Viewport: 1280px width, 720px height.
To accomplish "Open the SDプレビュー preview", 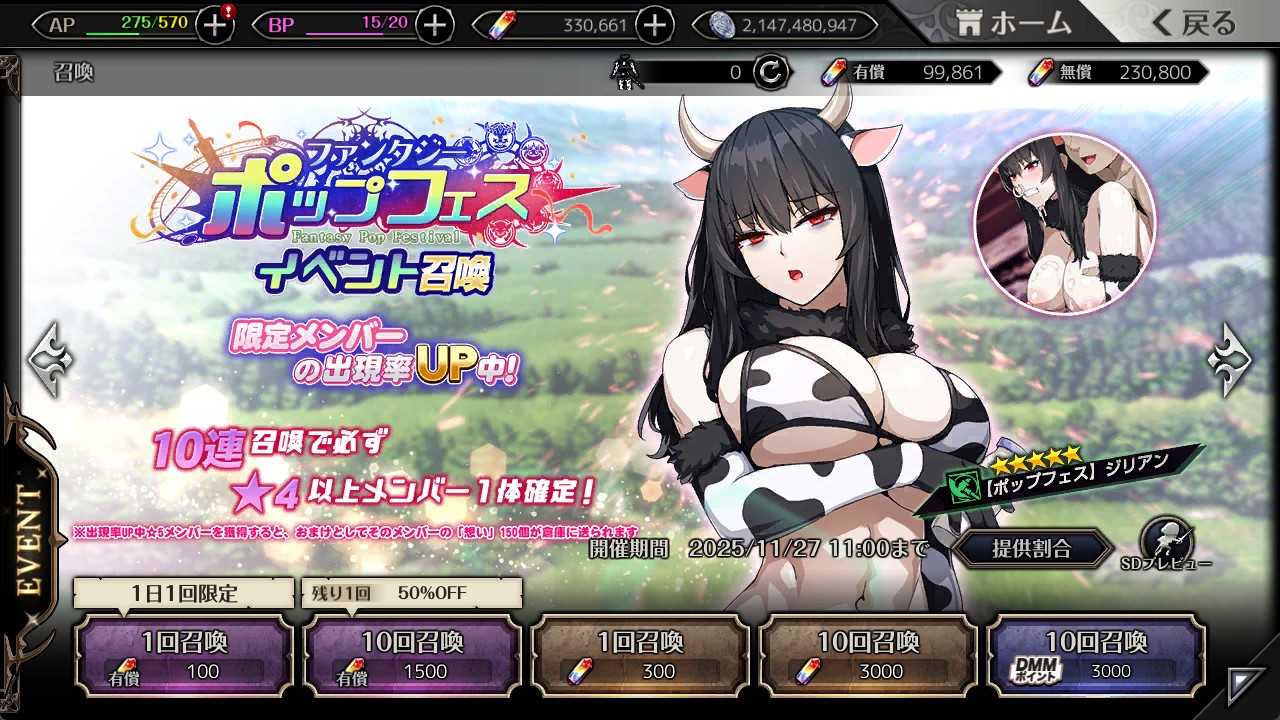I will pyautogui.click(x=1165, y=545).
